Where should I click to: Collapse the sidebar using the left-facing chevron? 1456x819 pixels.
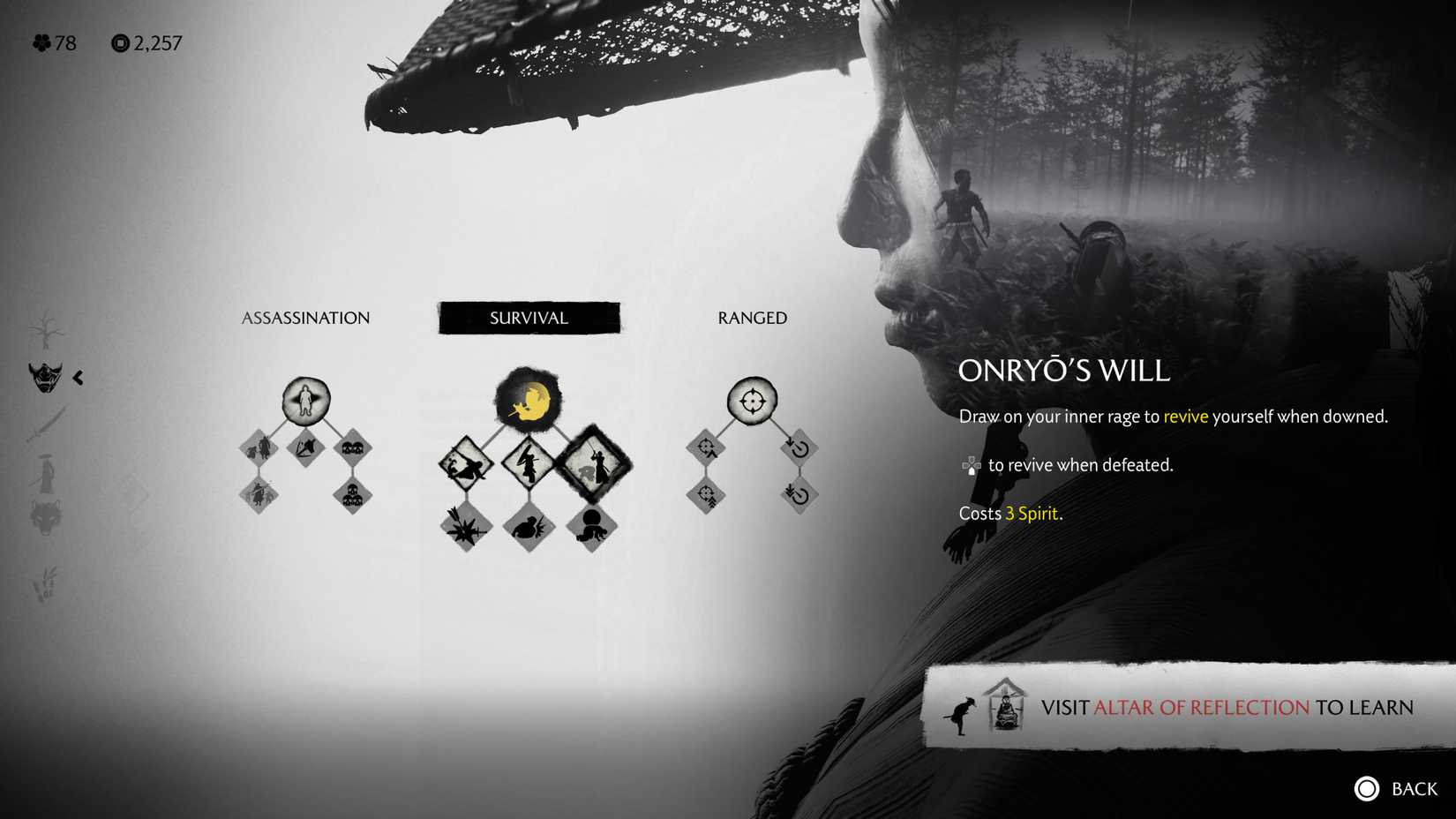[x=78, y=378]
